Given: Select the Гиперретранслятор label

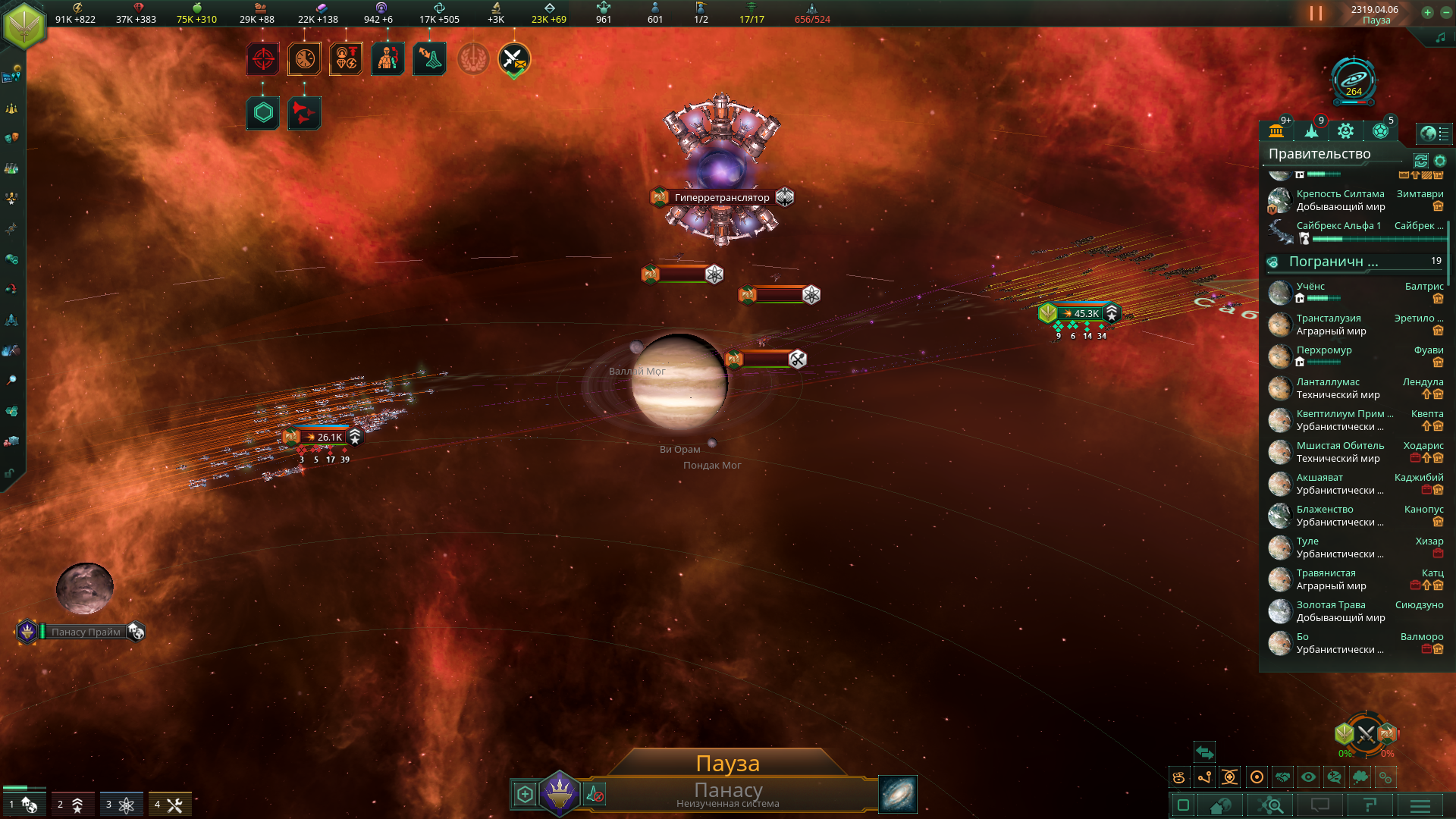Looking at the screenshot, I should point(721,198).
